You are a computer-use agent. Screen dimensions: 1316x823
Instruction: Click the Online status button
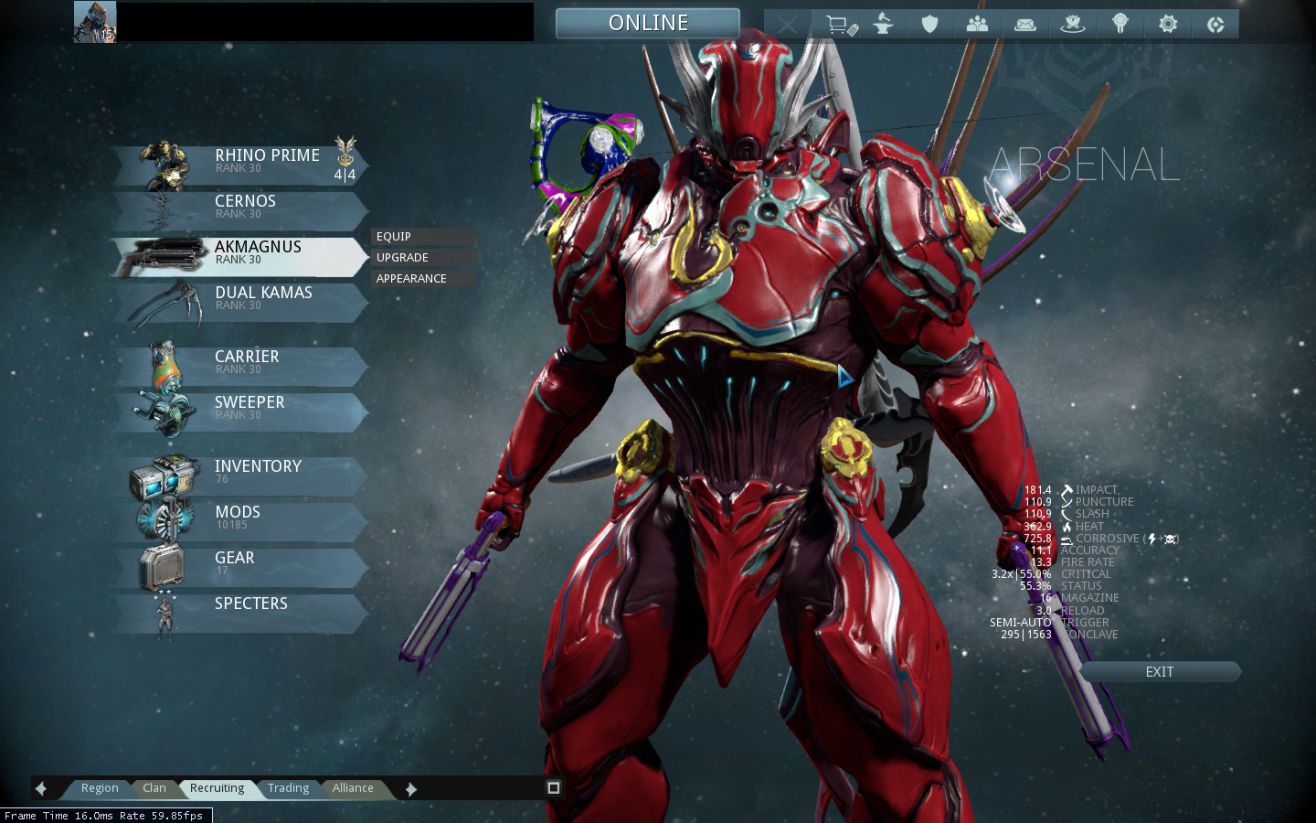648,23
